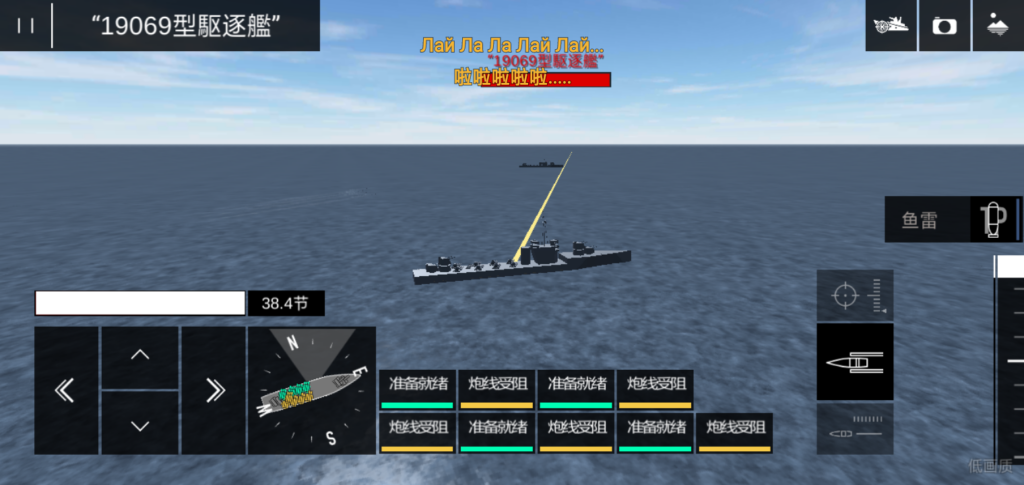Switch to the ship top-view button

tap(854, 361)
